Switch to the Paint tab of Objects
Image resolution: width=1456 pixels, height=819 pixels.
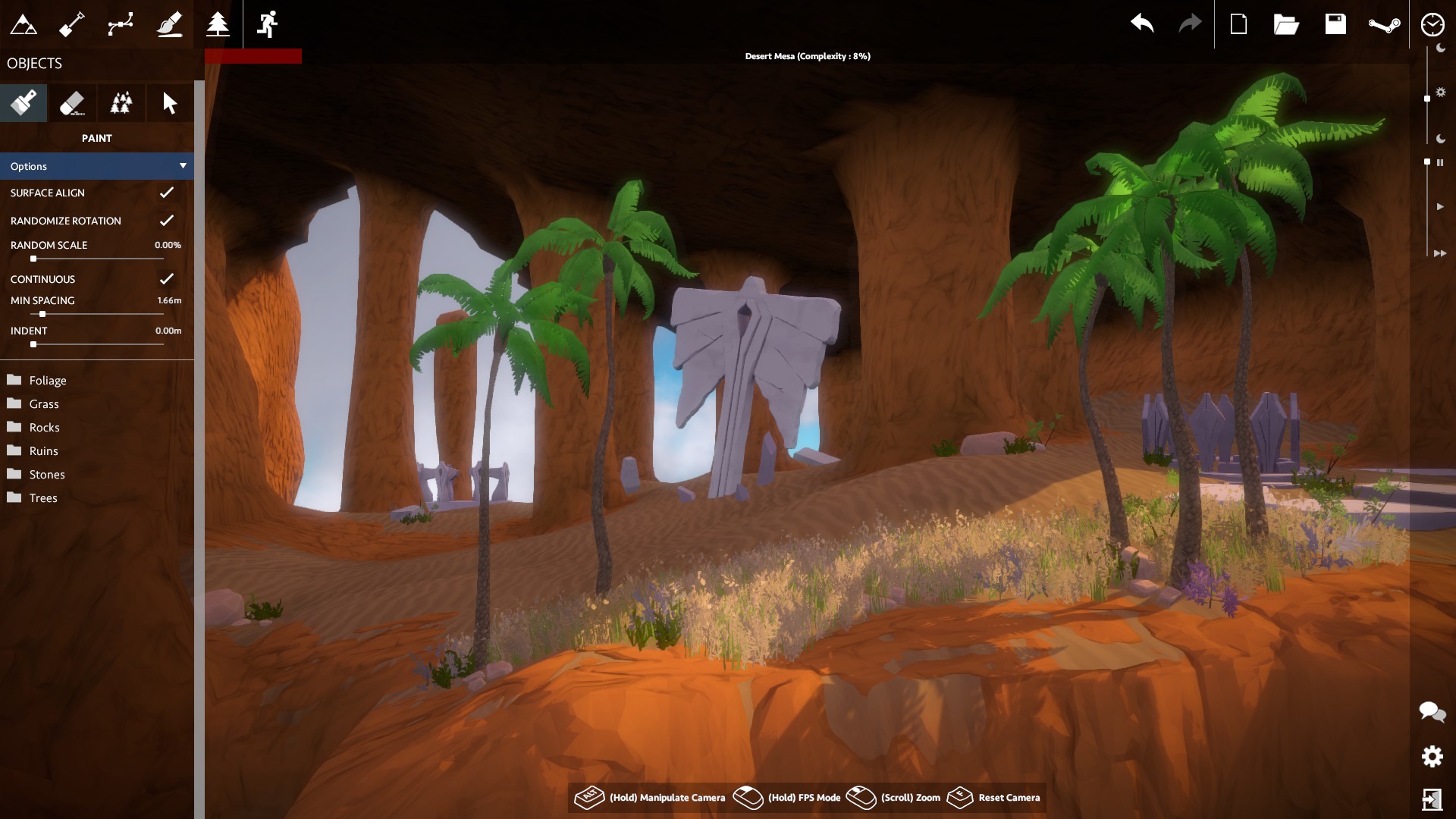[24, 102]
